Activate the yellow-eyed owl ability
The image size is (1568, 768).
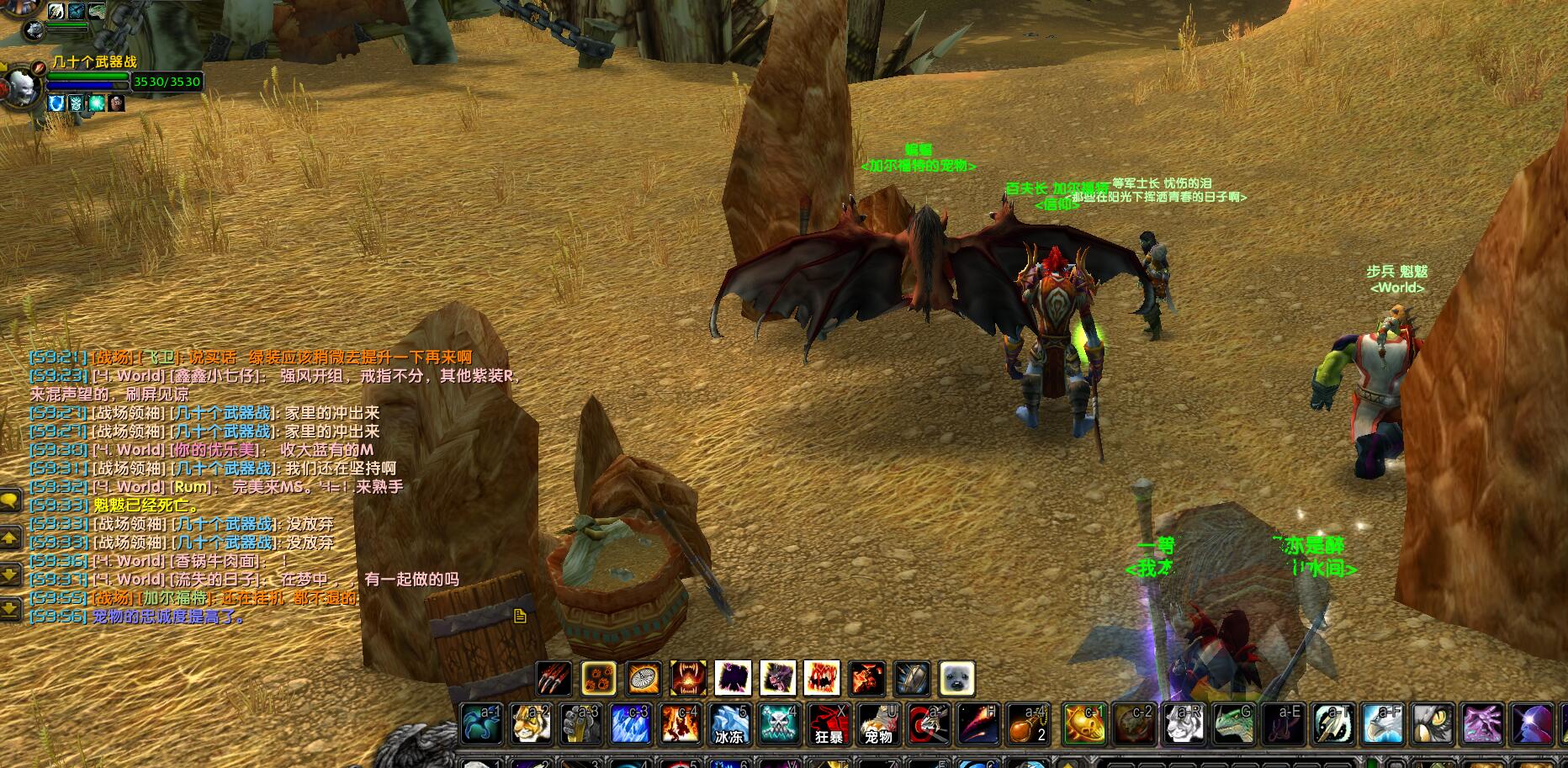[1431, 724]
